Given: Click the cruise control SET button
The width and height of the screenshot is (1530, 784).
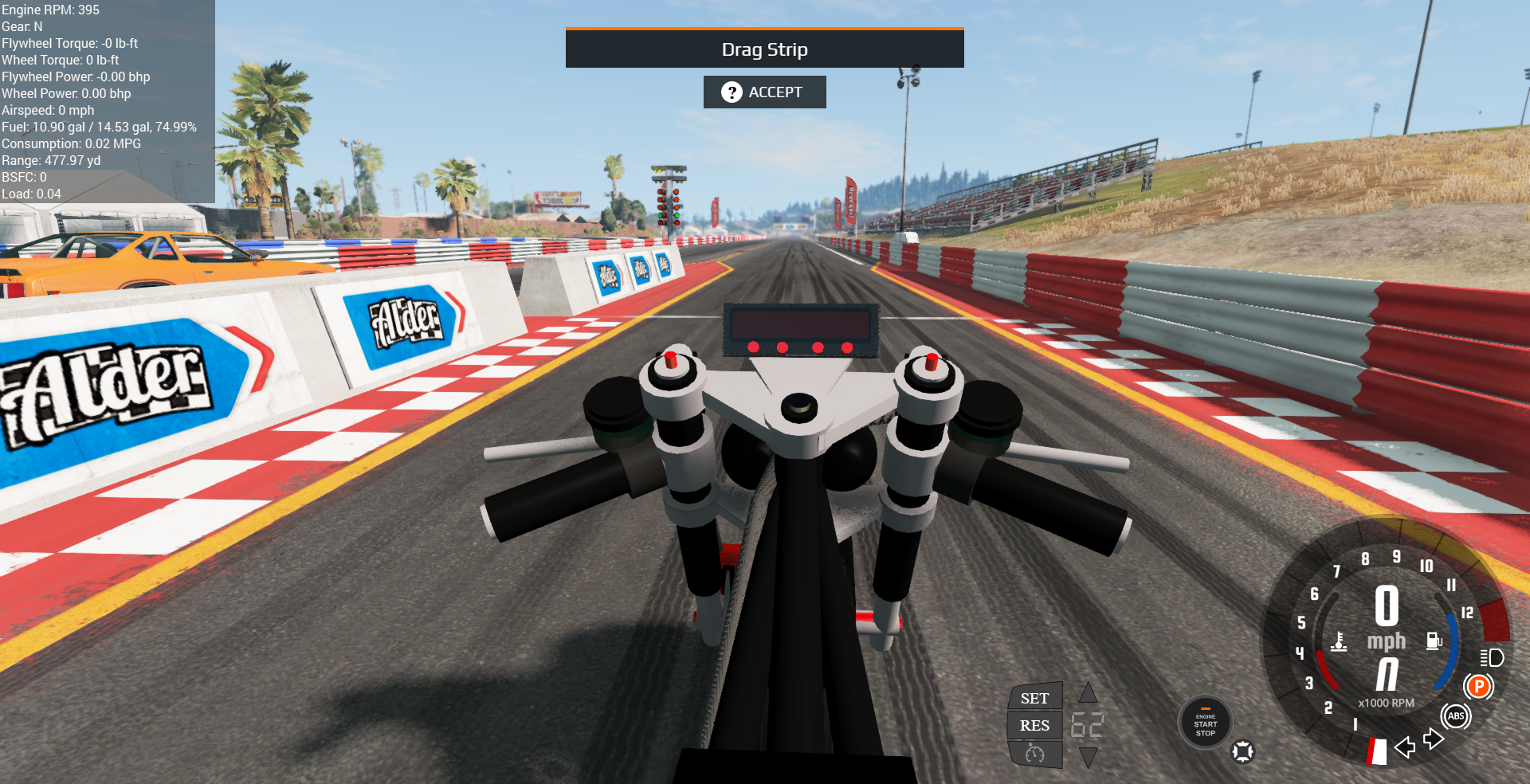Looking at the screenshot, I should point(1035,698).
